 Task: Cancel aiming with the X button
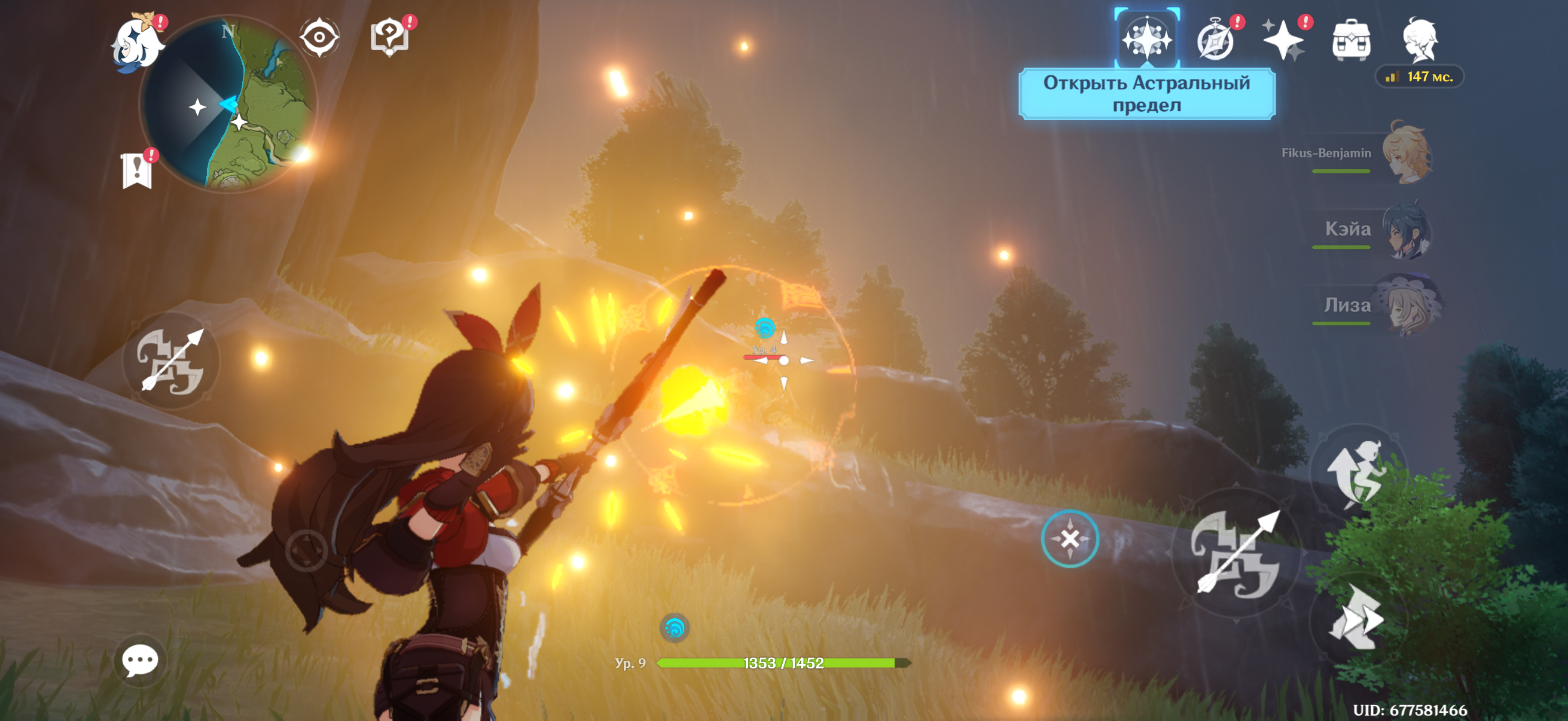point(1069,539)
